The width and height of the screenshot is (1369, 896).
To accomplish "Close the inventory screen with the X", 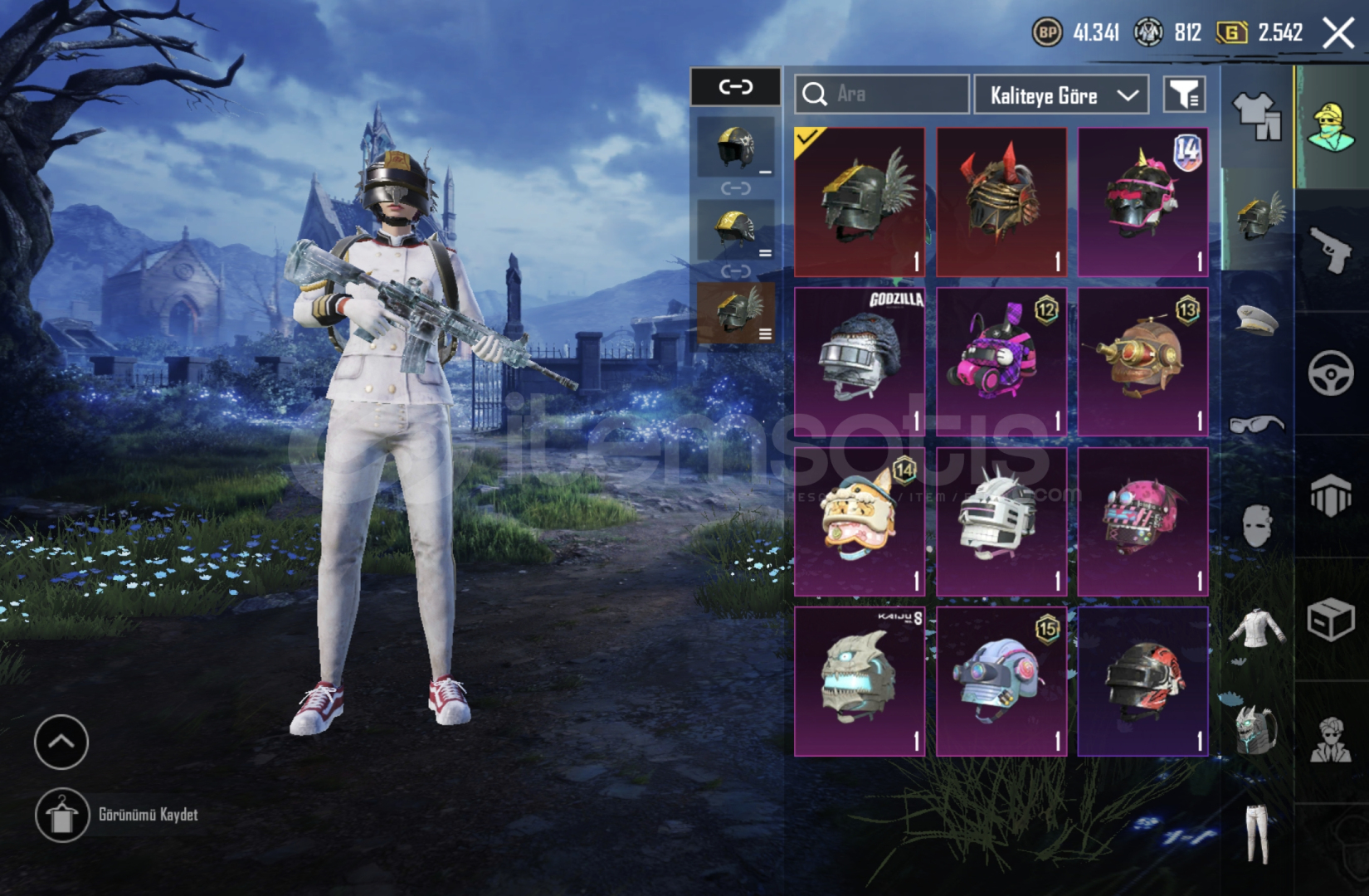I will (x=1337, y=34).
